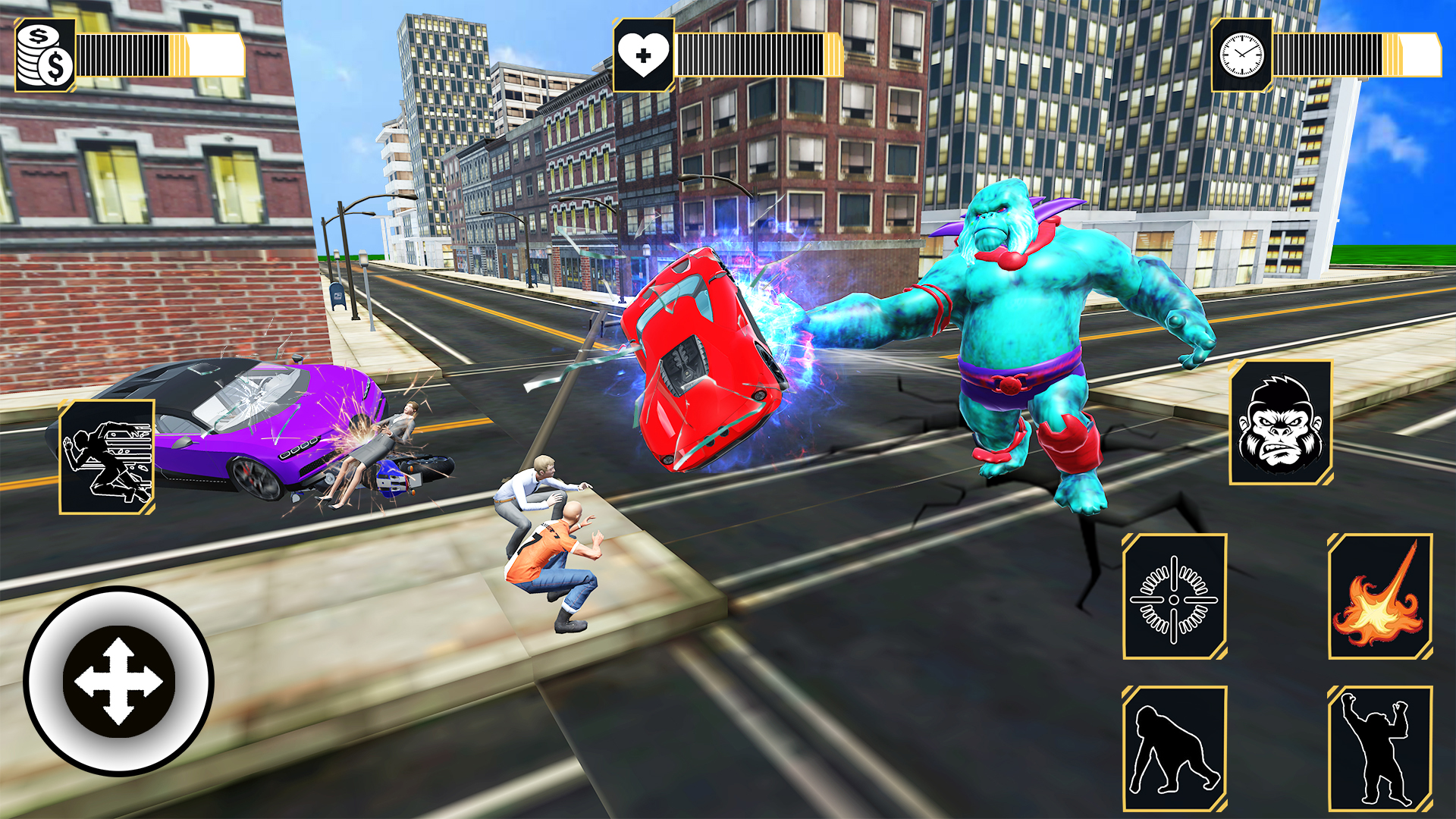Tap the heart health icon
The height and width of the screenshot is (819, 1456).
644,55
